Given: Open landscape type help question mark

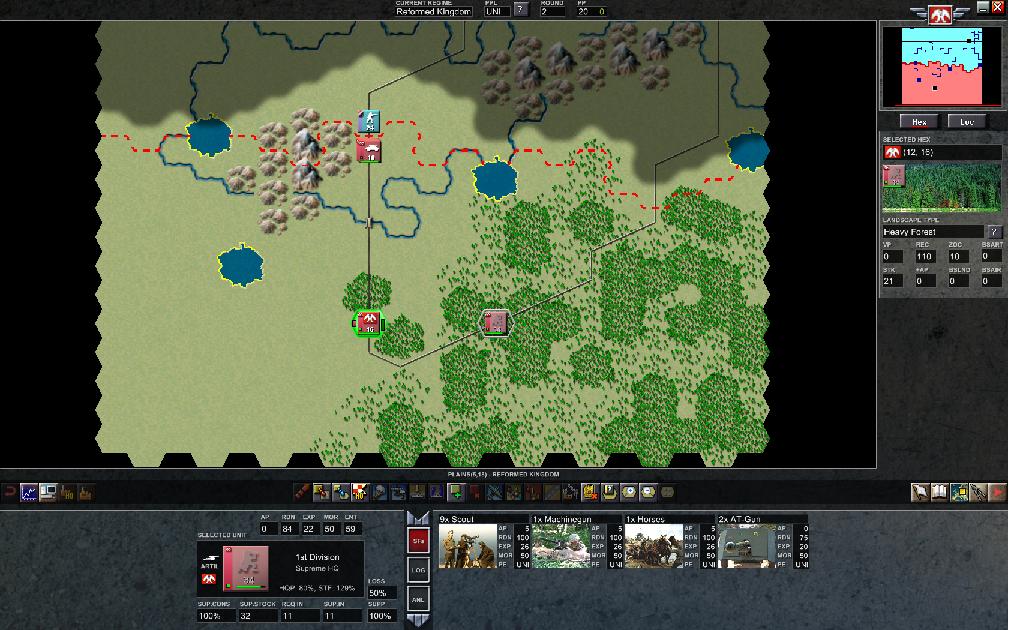Looking at the screenshot, I should pos(994,232).
